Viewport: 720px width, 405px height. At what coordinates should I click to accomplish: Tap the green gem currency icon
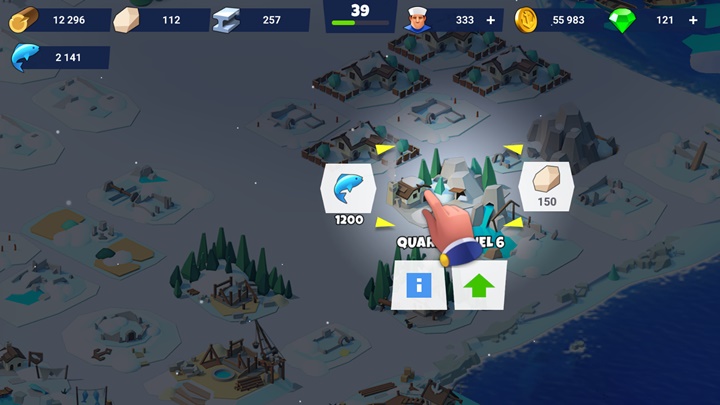[x=623, y=20]
